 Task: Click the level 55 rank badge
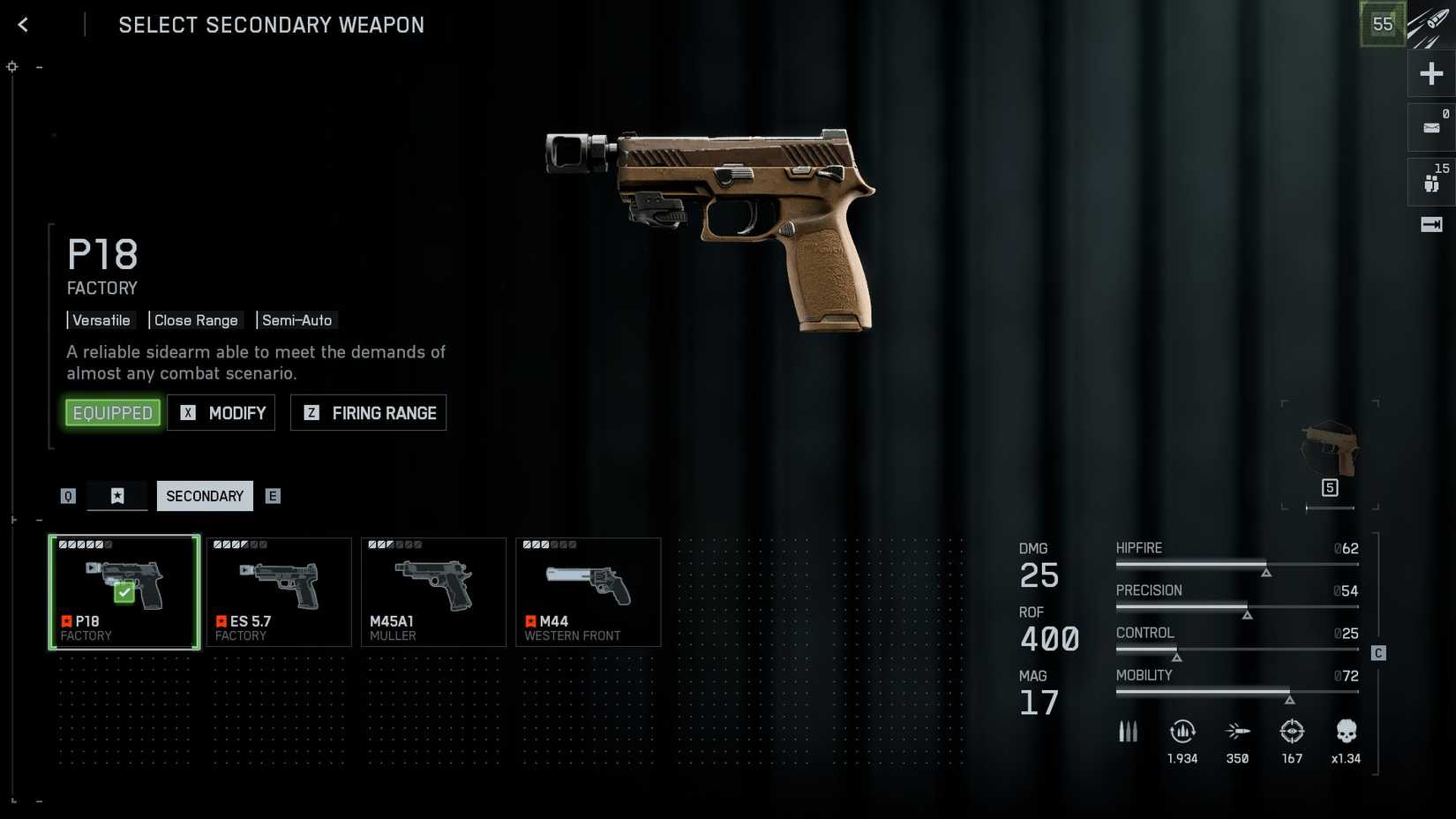(1382, 25)
